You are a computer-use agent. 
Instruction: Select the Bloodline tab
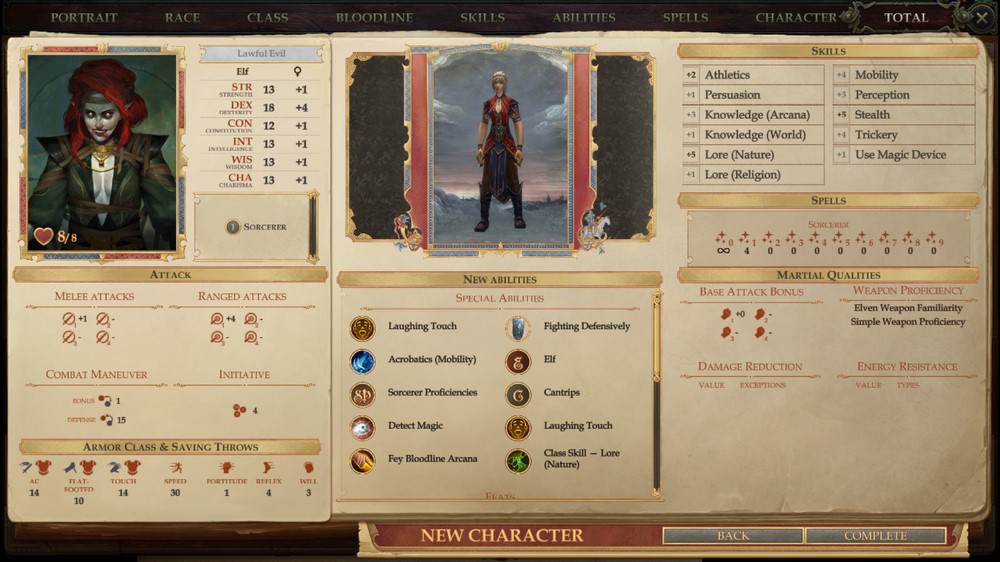[x=374, y=17]
